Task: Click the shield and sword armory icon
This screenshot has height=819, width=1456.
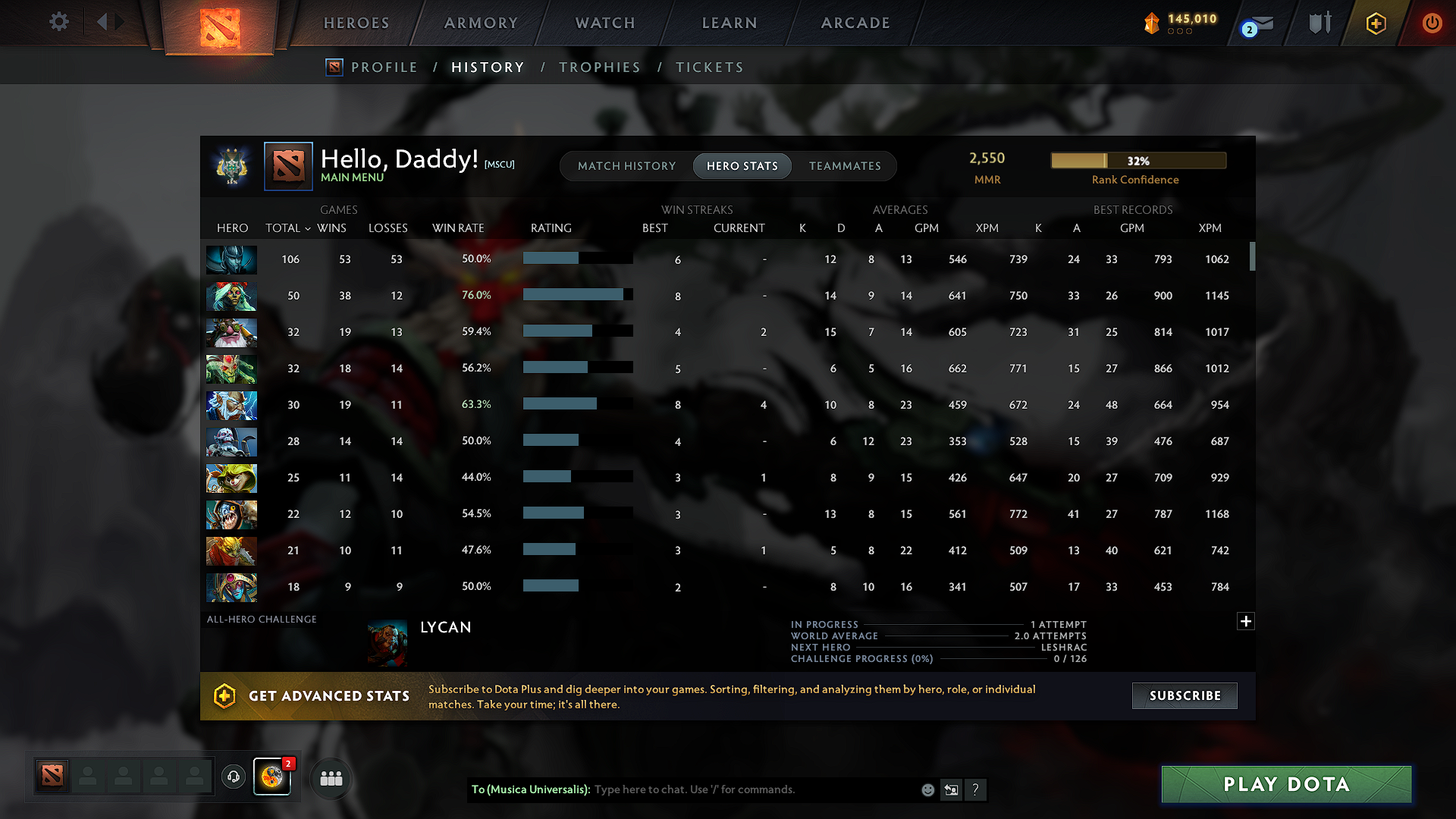Action: coord(1318,23)
